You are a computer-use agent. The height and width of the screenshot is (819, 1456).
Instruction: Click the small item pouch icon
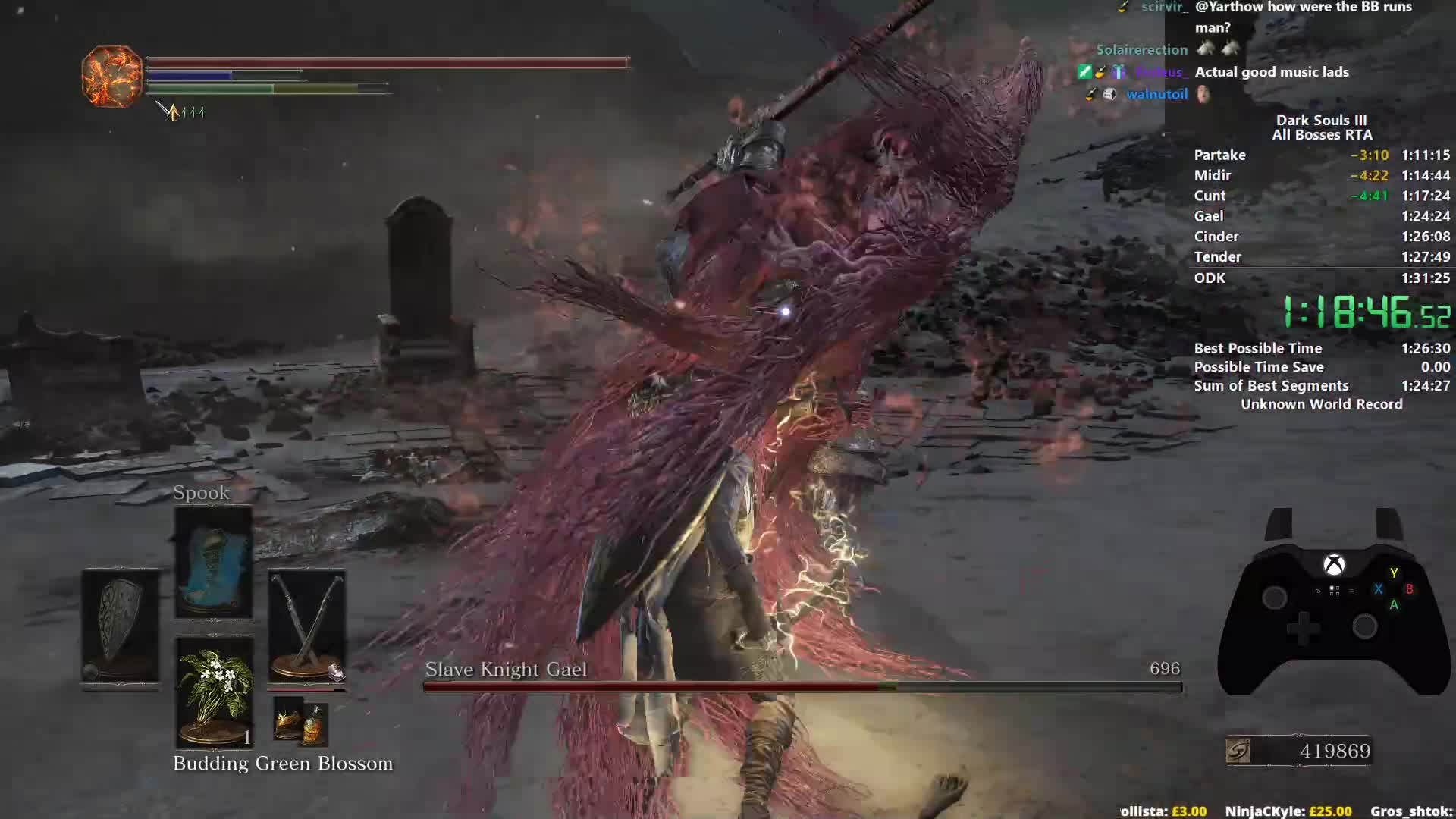[x=300, y=720]
